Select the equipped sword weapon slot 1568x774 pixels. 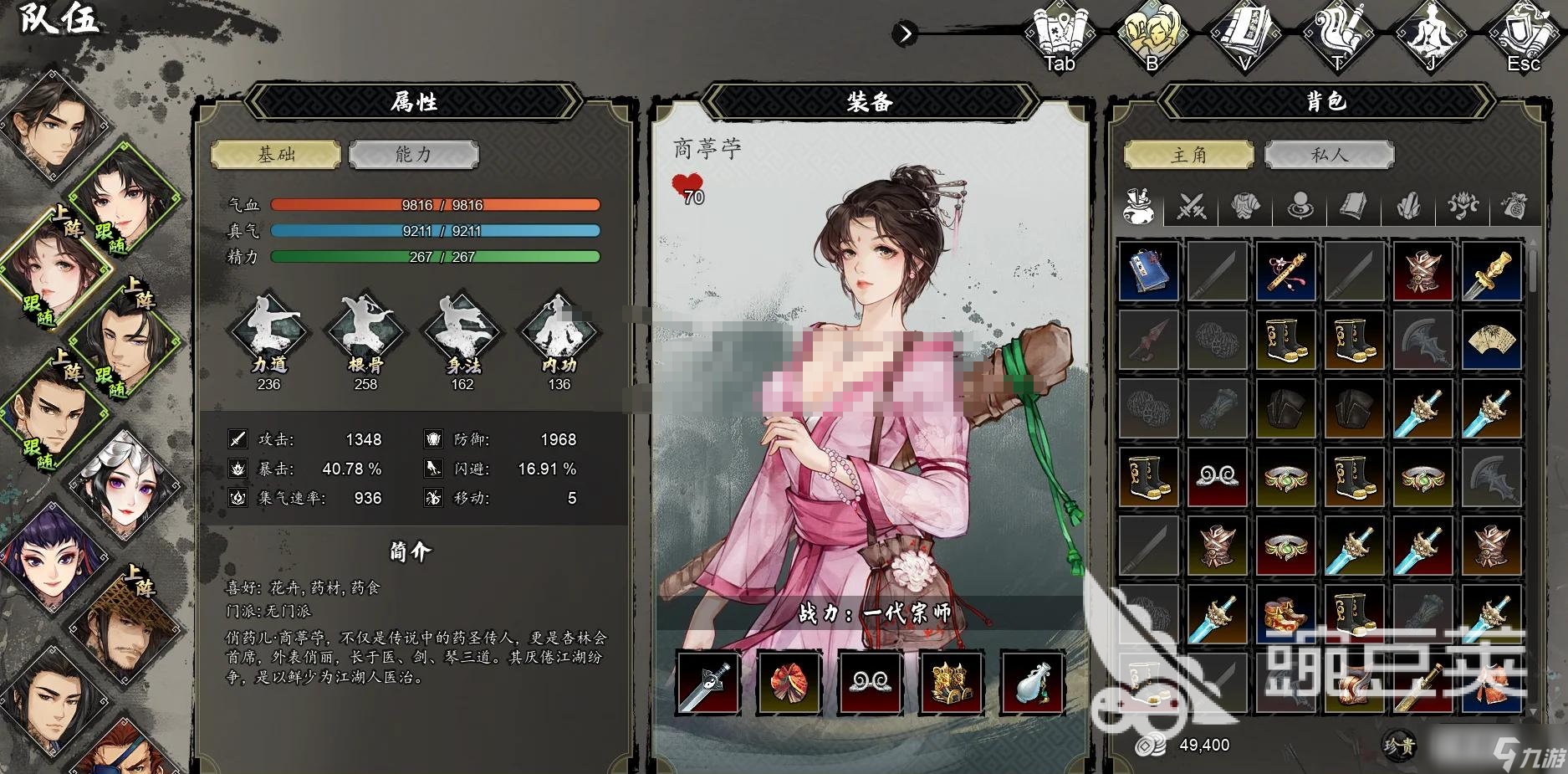(x=708, y=682)
